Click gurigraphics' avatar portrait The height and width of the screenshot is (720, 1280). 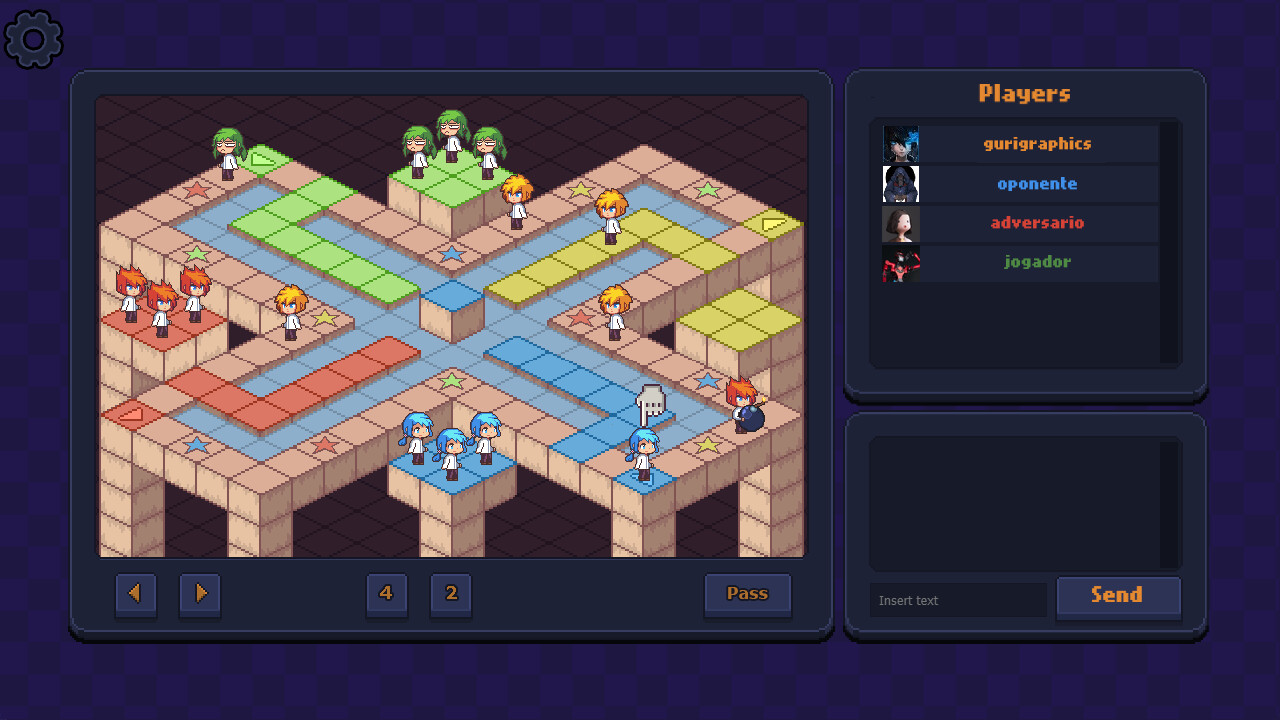[900, 143]
